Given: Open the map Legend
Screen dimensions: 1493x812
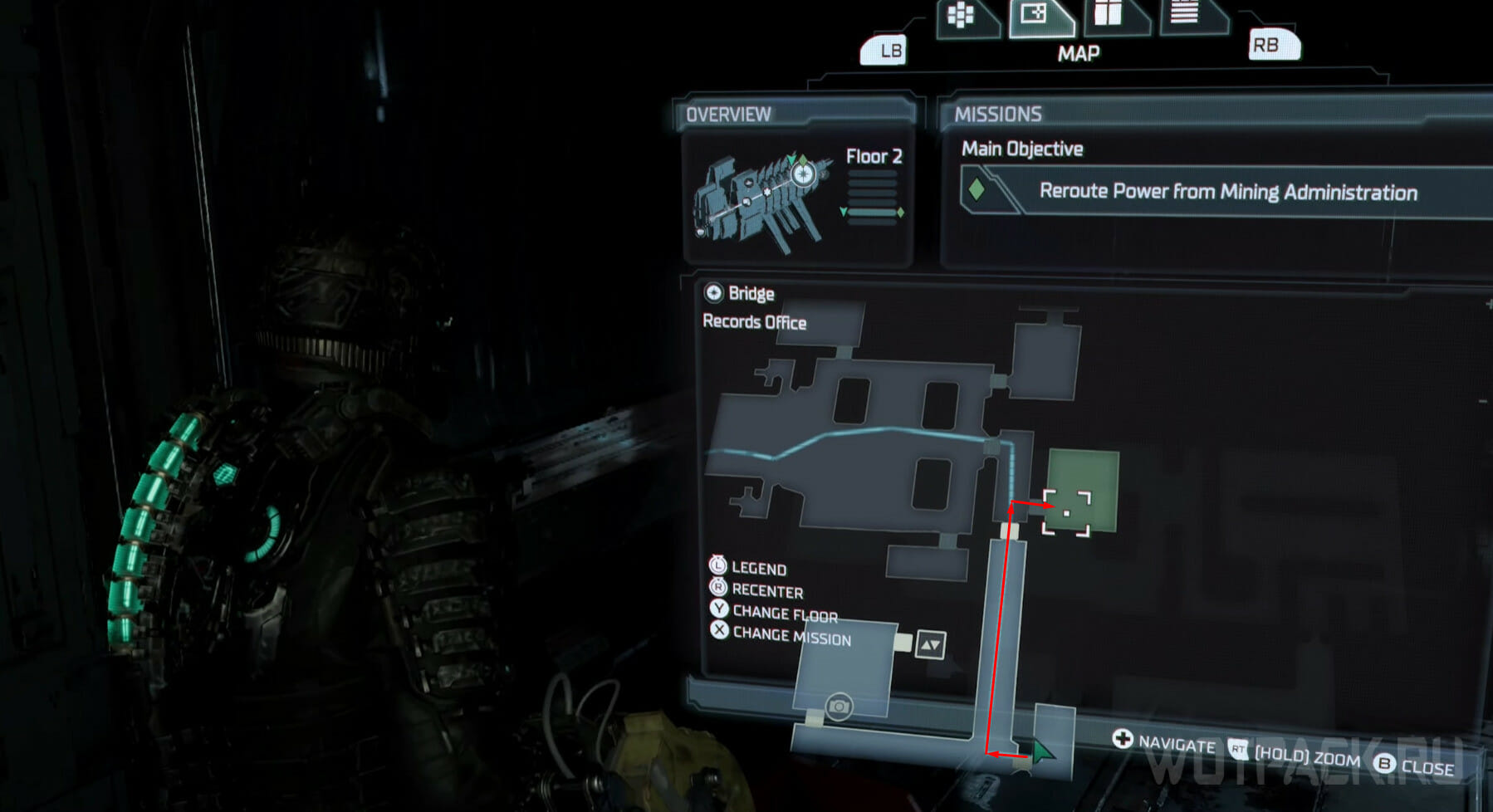Looking at the screenshot, I should point(758,569).
